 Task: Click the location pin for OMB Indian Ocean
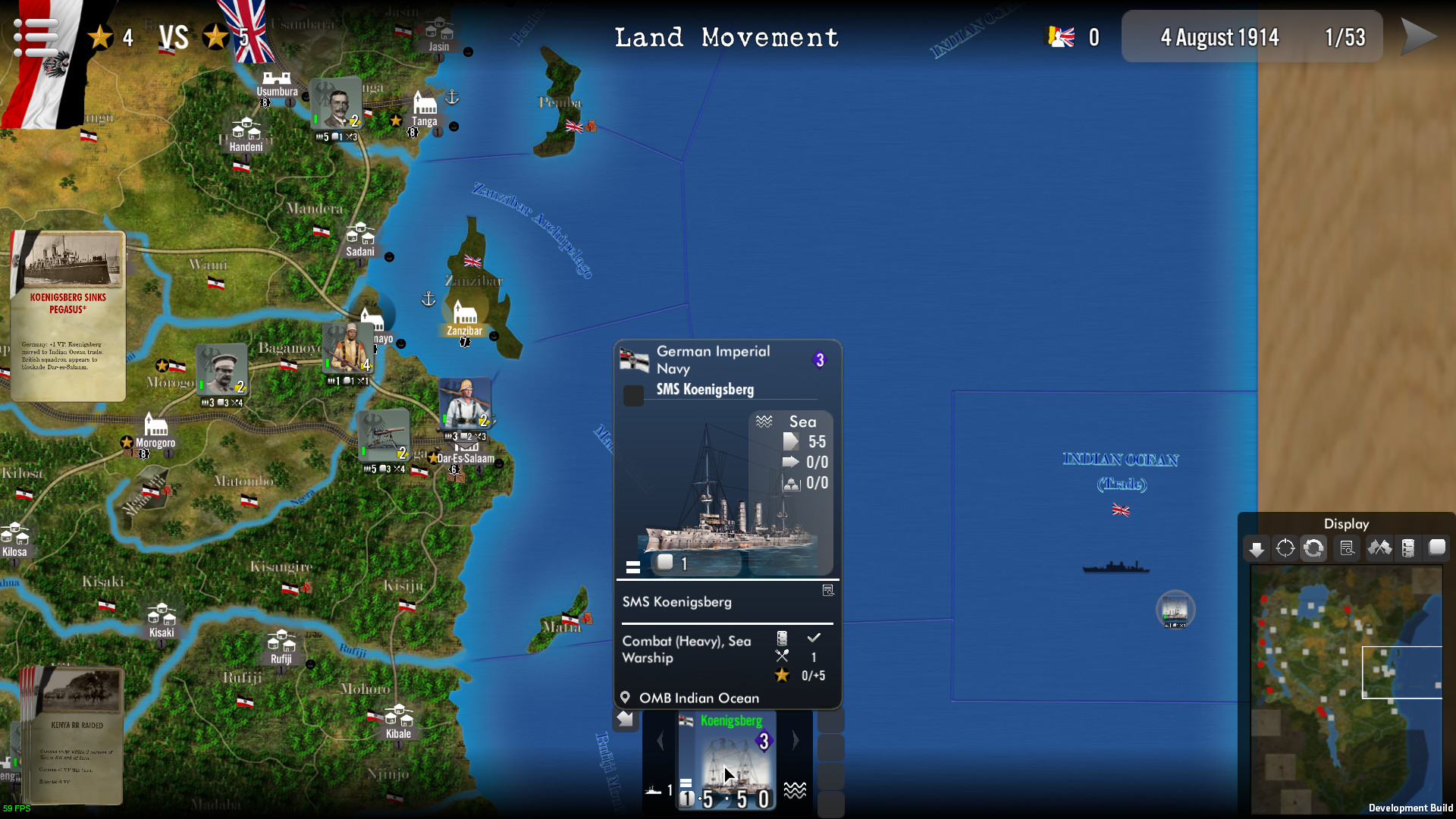(x=626, y=697)
